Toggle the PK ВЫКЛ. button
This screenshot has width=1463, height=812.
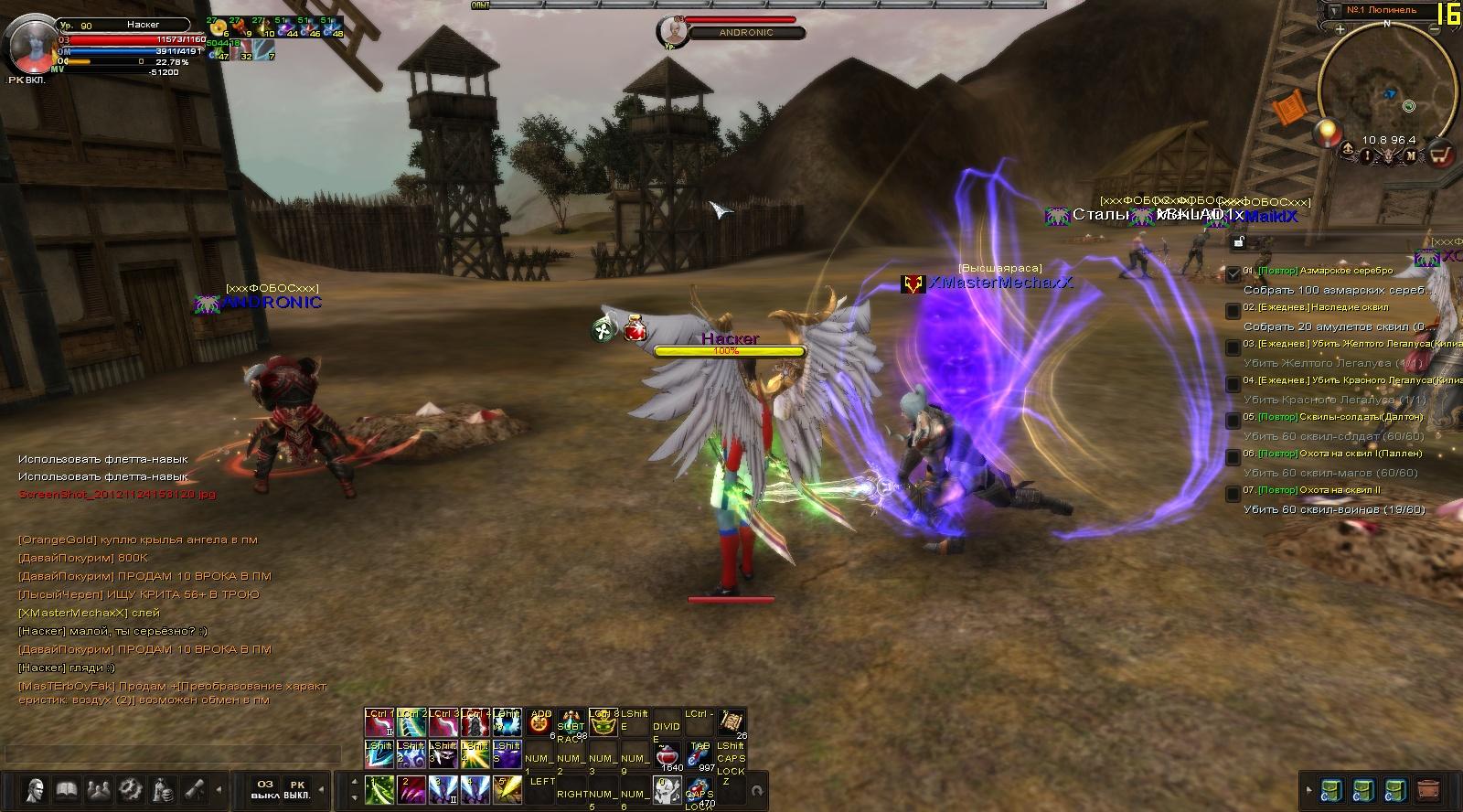[296, 789]
